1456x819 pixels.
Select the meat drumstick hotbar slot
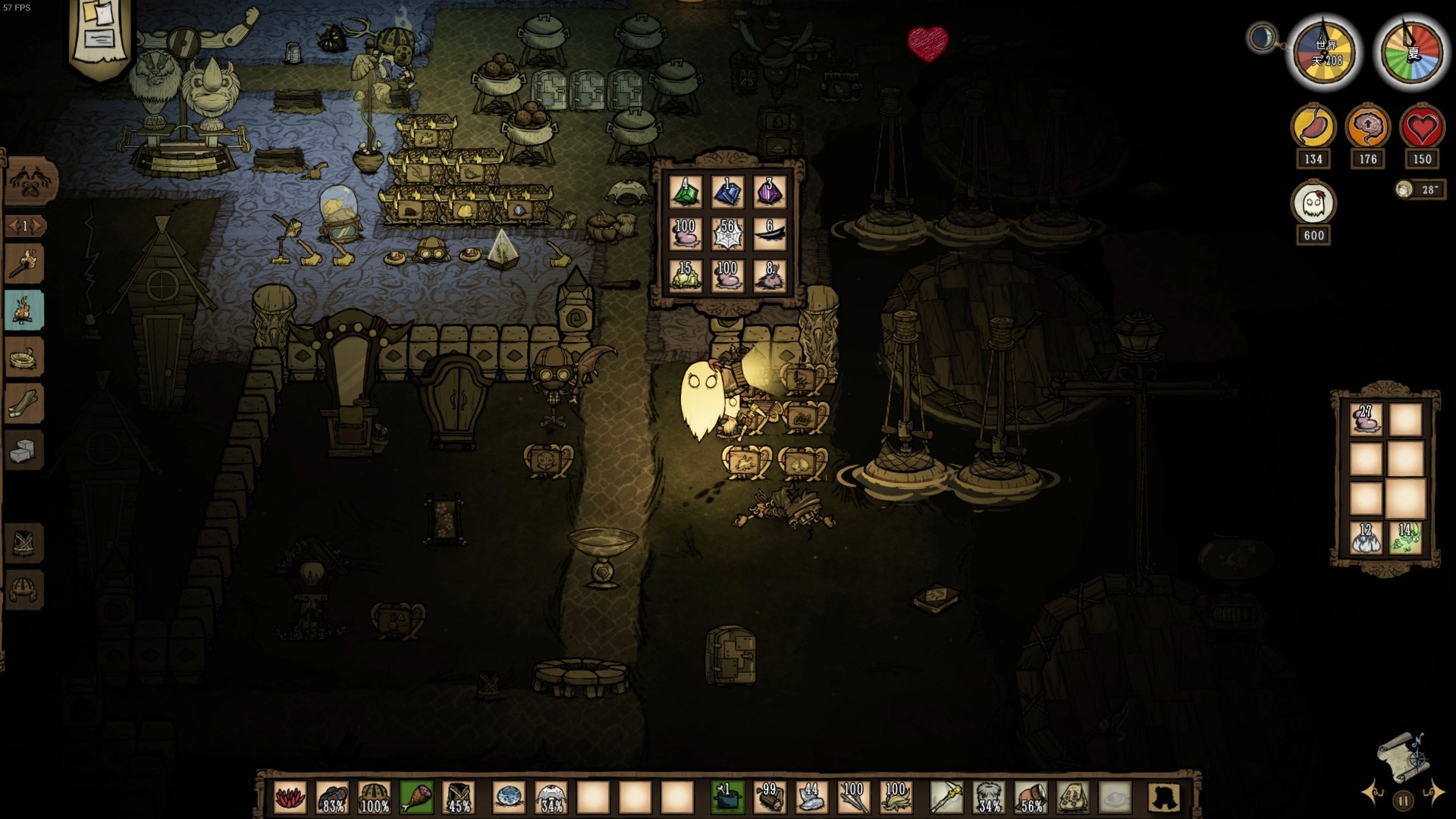point(416,798)
